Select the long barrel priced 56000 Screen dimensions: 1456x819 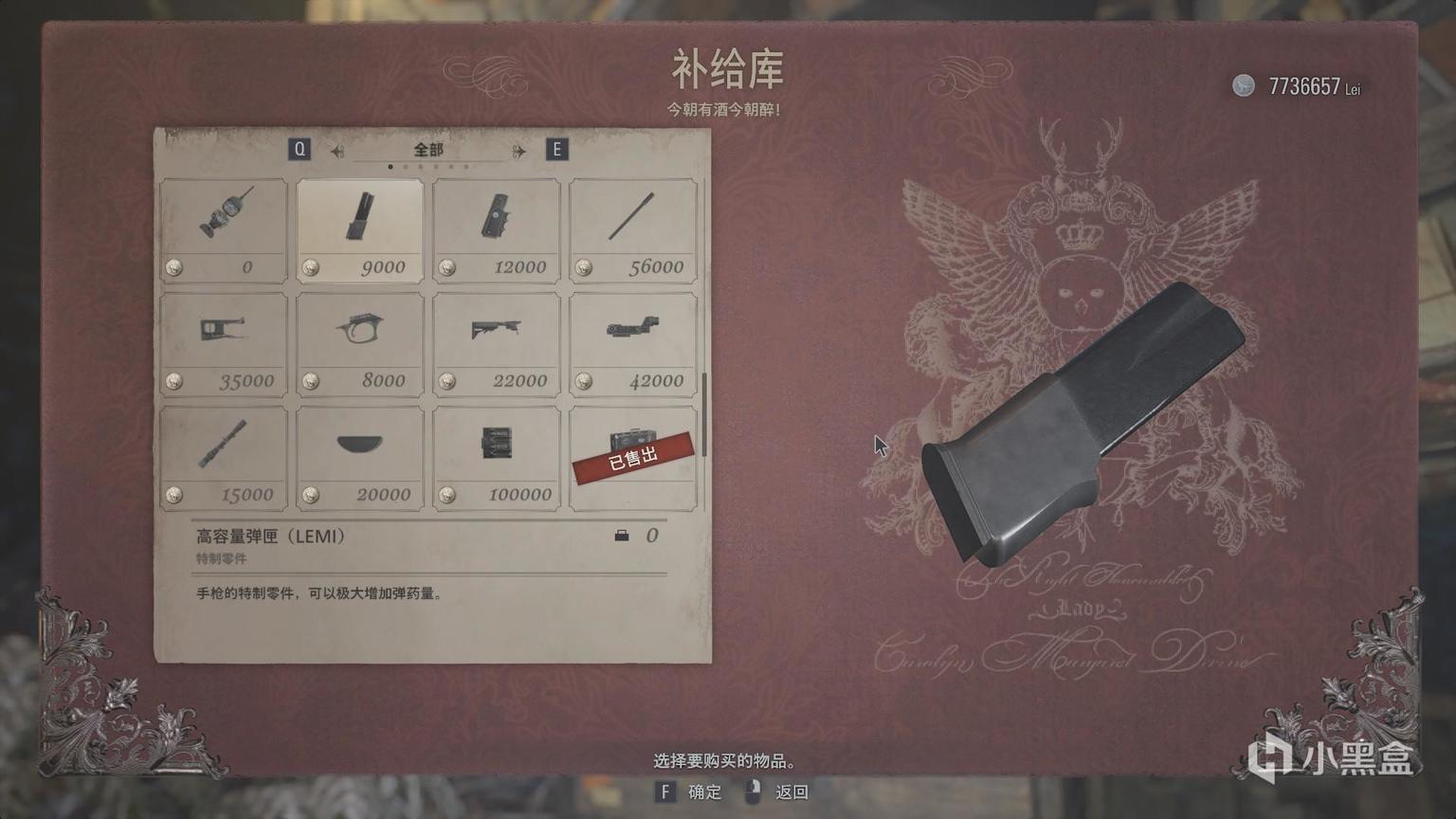(632, 227)
